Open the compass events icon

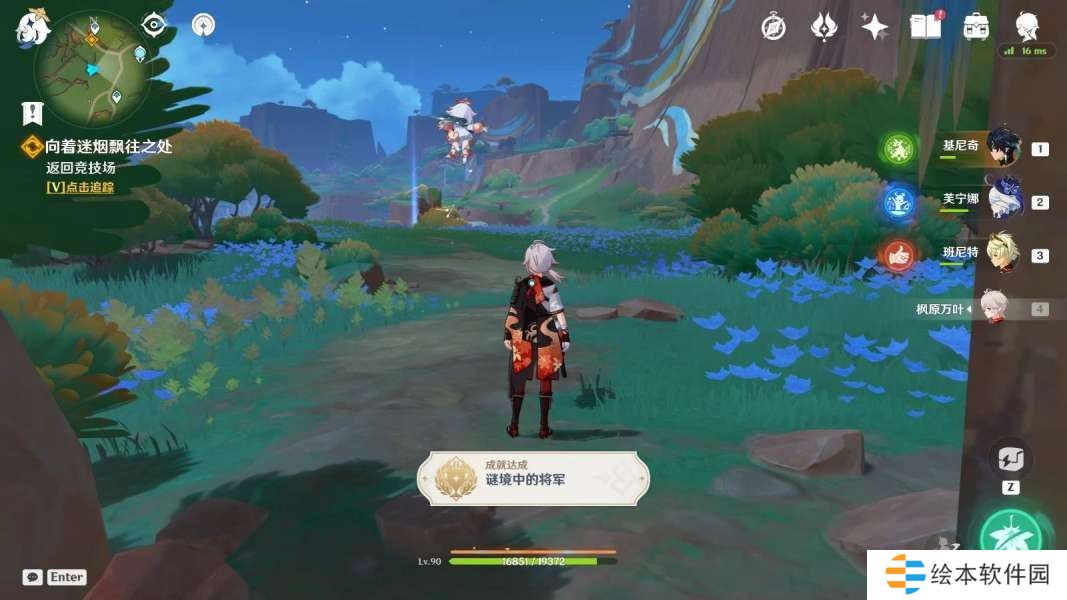pos(773,27)
